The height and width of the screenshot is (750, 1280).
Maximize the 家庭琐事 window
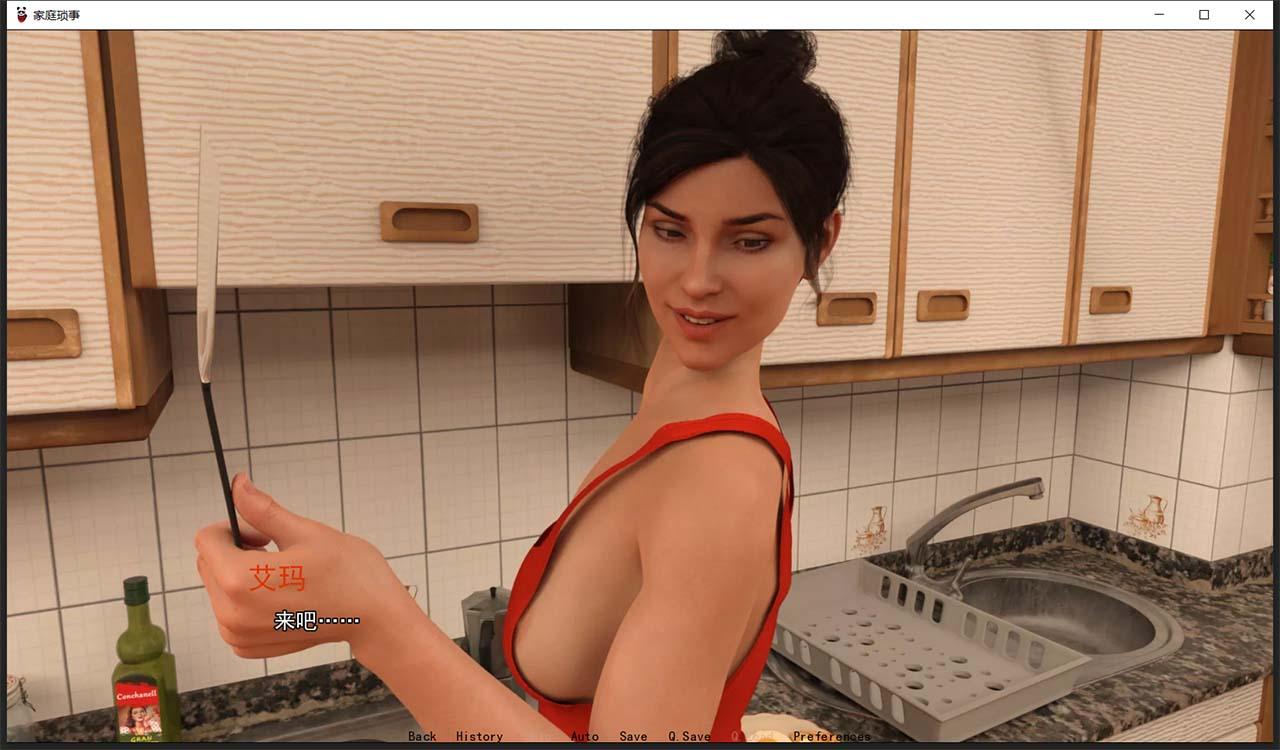point(1203,14)
